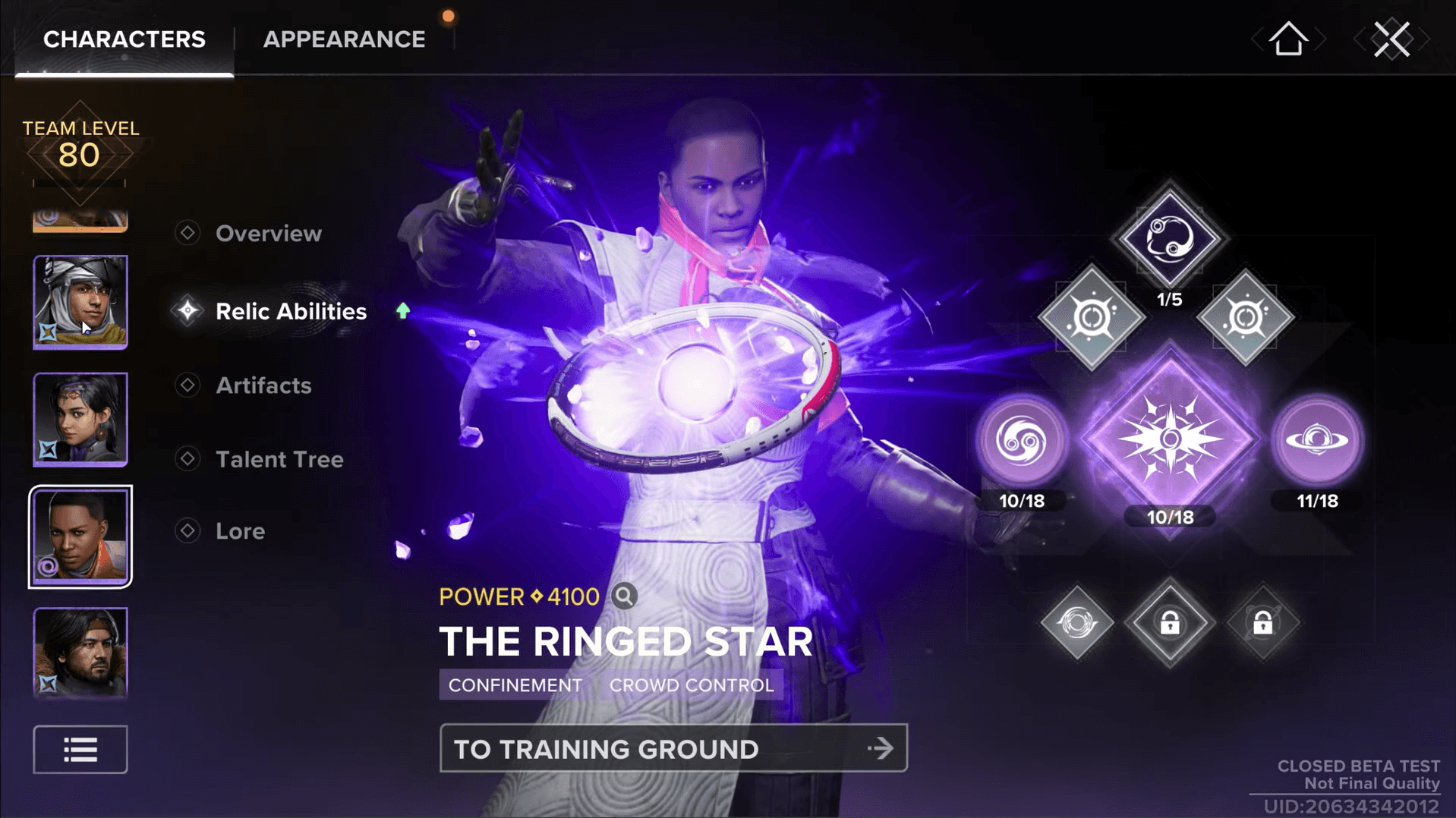Select the Relic Abilities section
The height and width of the screenshot is (818, 1456).
(291, 311)
